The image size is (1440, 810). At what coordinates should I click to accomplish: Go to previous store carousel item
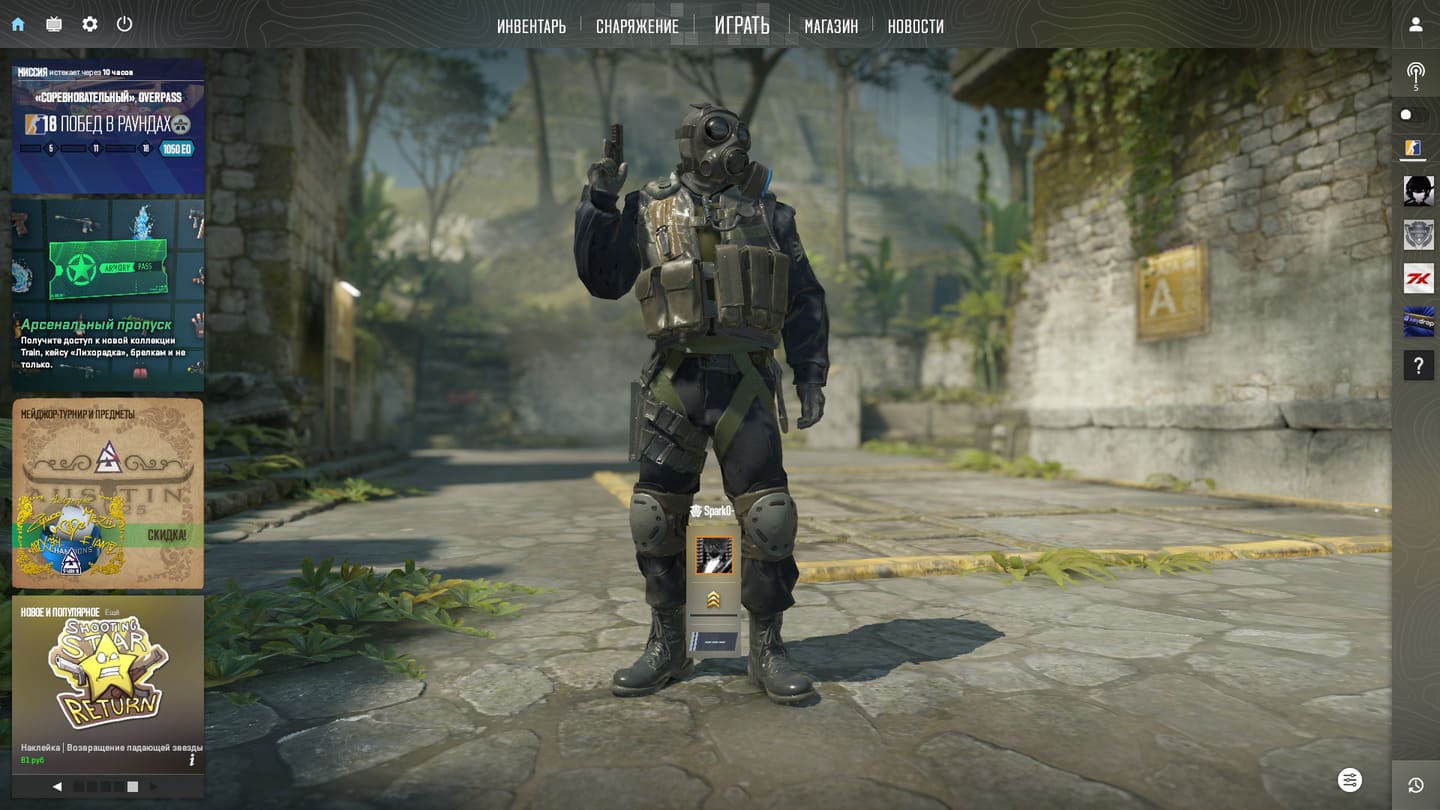(x=57, y=787)
